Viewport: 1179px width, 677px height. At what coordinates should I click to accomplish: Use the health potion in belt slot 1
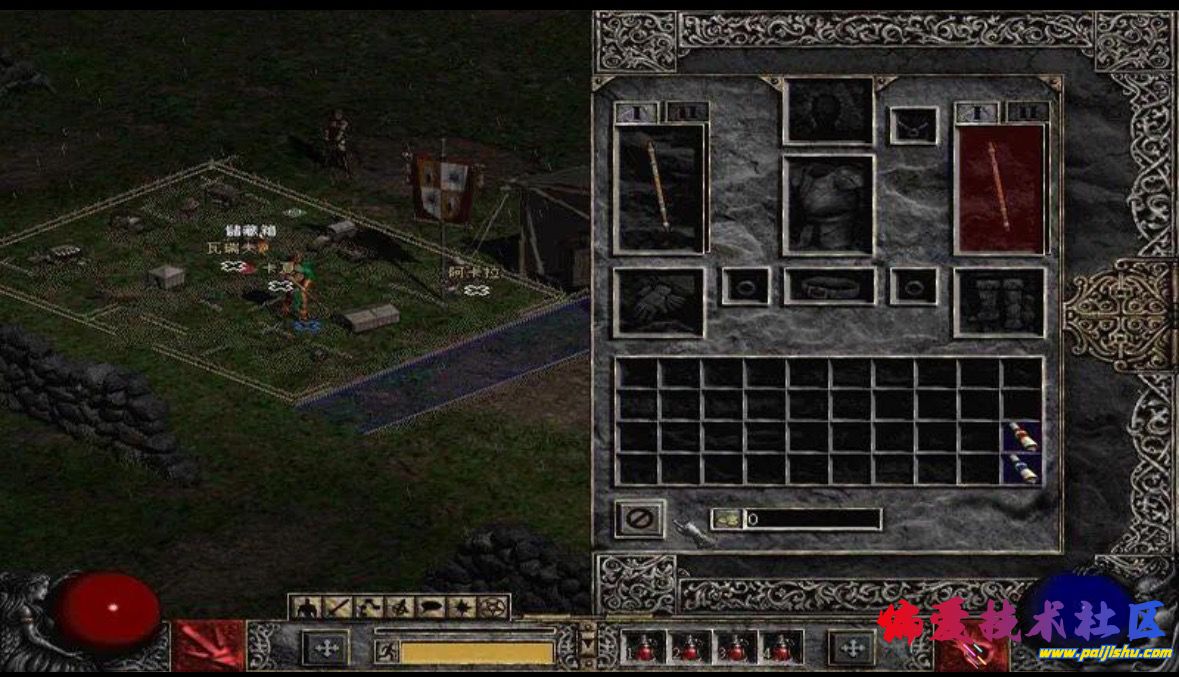[x=641, y=647]
